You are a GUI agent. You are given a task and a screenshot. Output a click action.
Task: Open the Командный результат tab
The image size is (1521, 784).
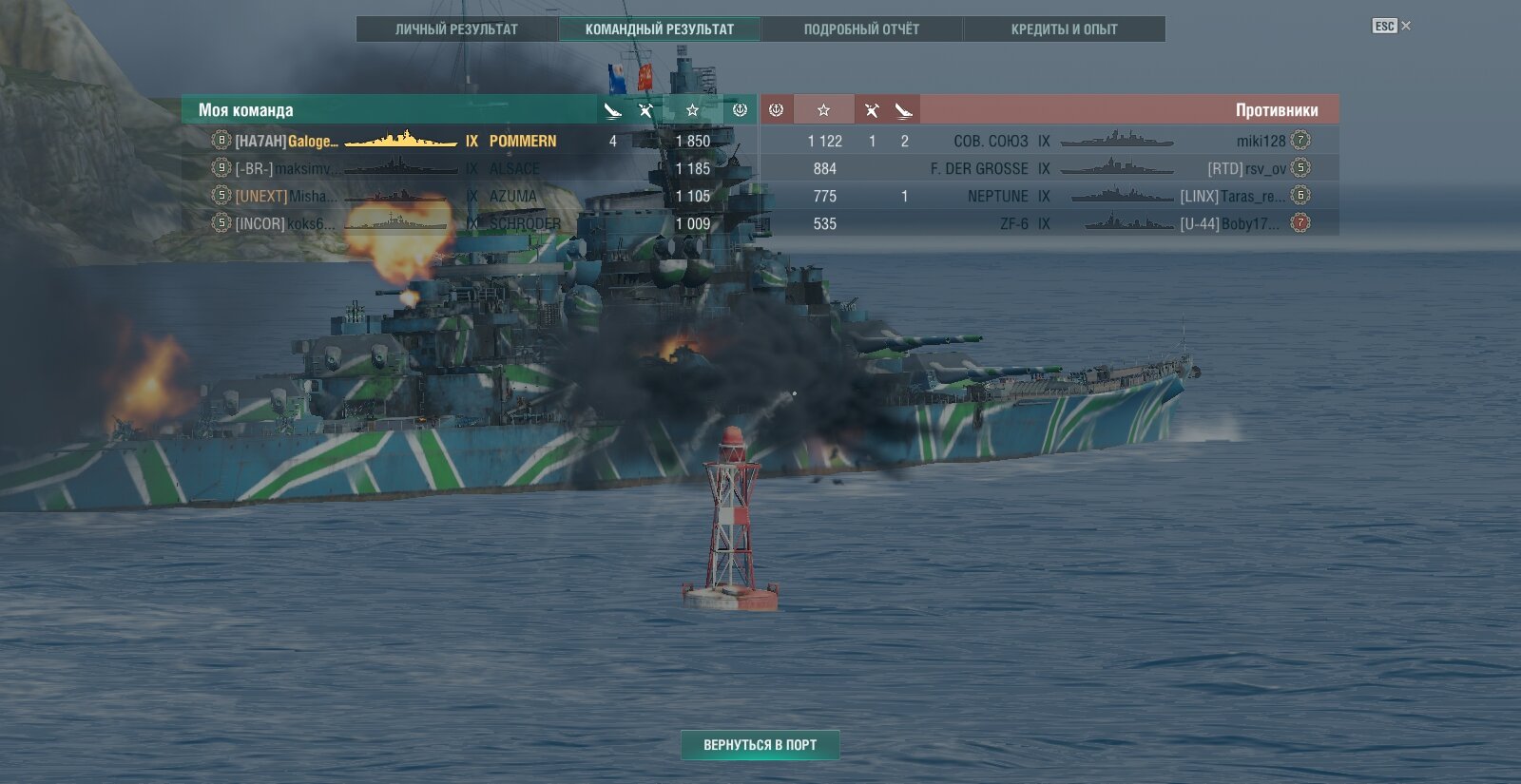pos(660,29)
